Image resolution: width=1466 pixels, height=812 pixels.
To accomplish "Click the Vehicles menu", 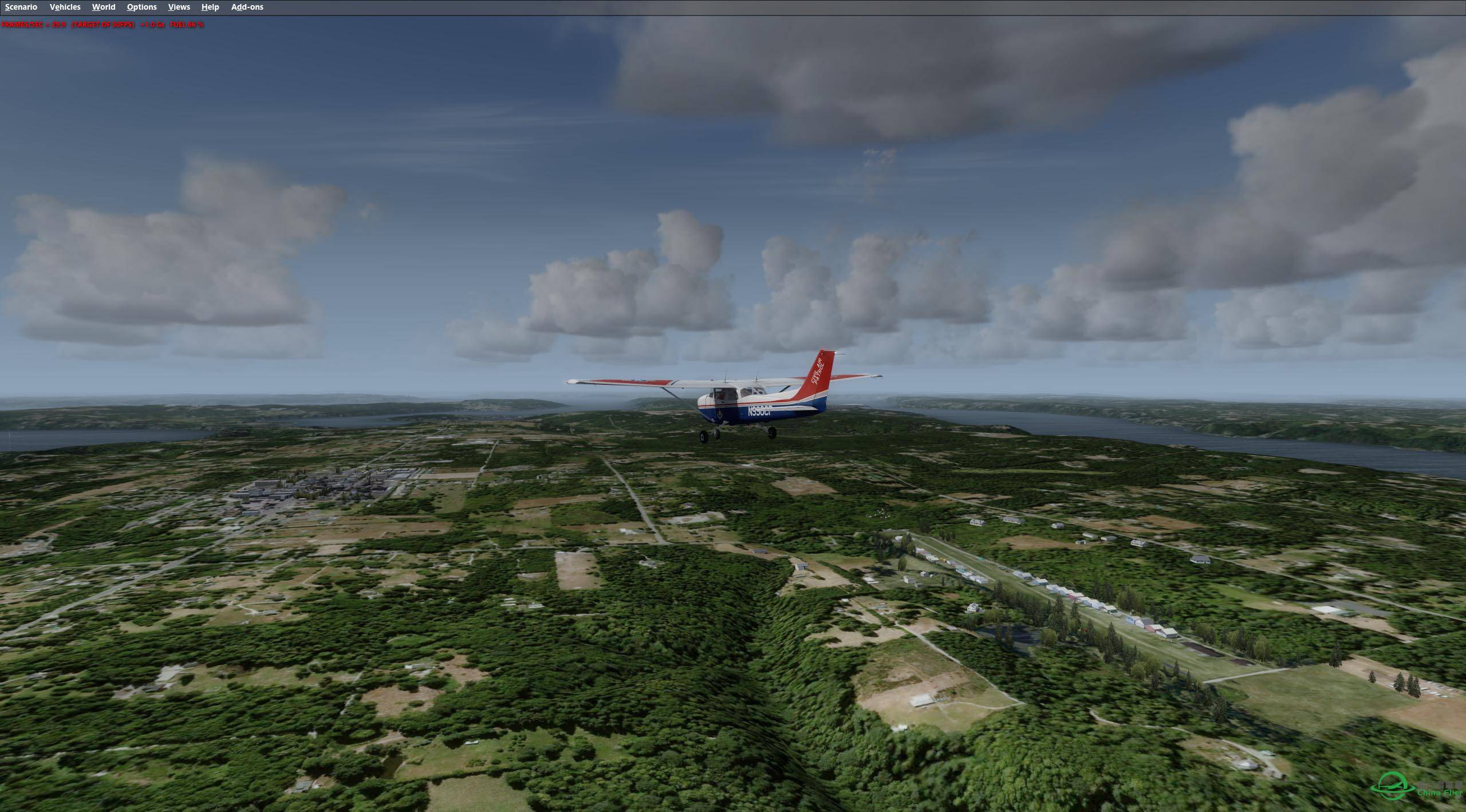I will pos(65,7).
